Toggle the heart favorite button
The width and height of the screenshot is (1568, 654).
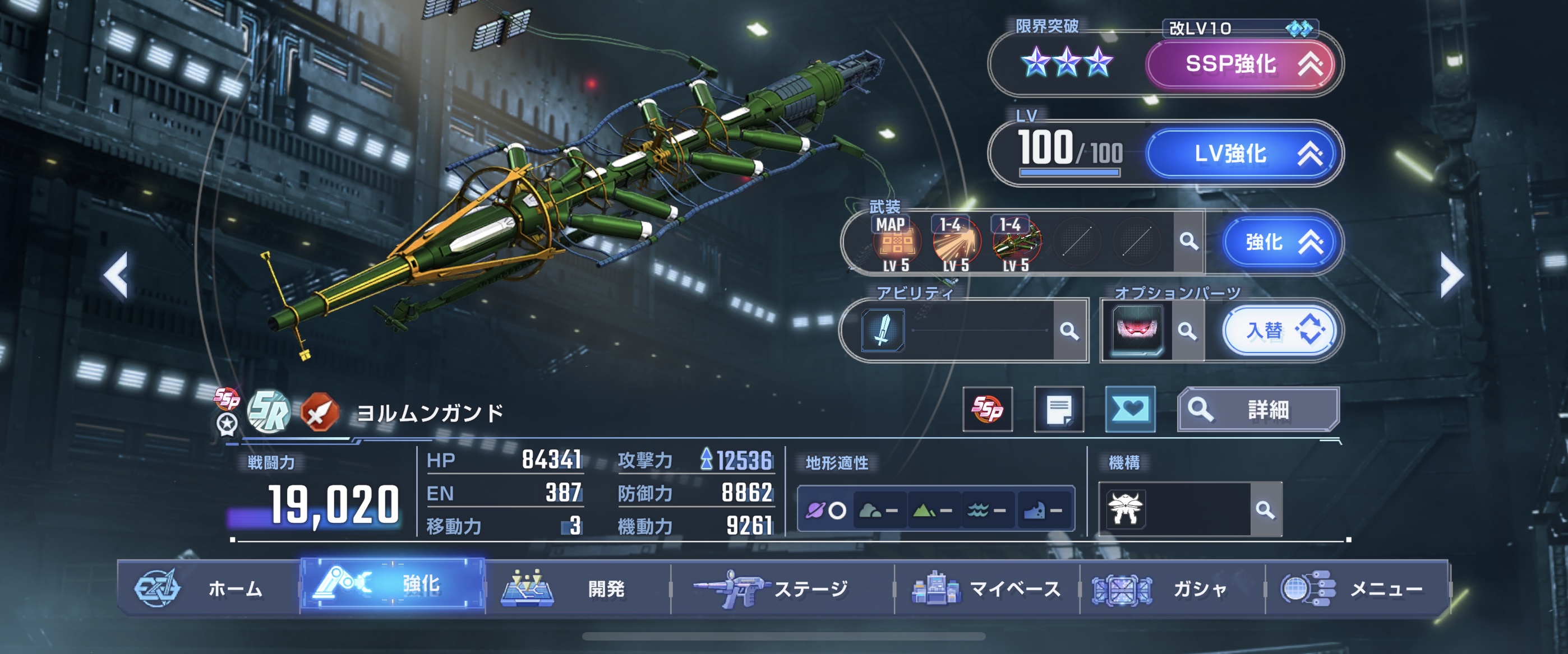tap(1130, 410)
